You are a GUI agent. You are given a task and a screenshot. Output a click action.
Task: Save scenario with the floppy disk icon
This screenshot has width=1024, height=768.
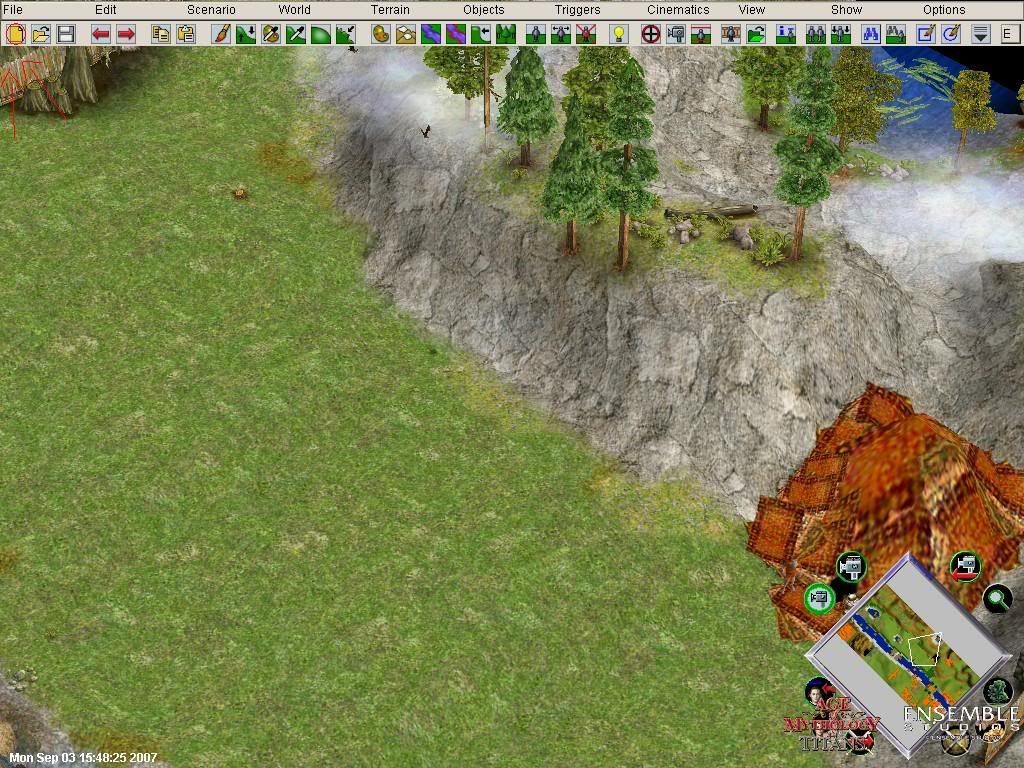point(66,34)
